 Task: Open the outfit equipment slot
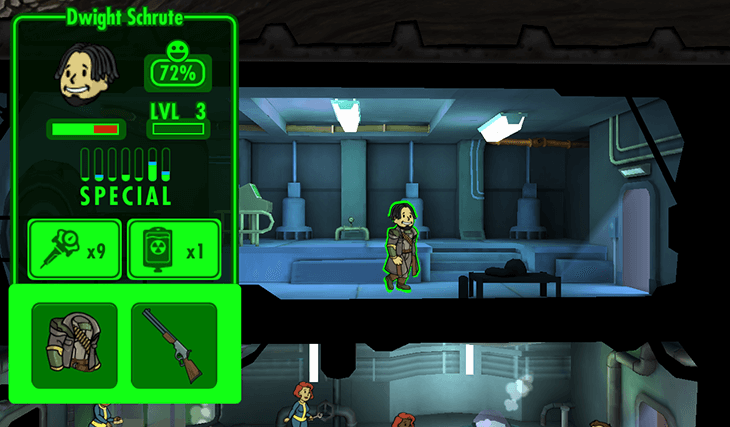[x=74, y=345]
